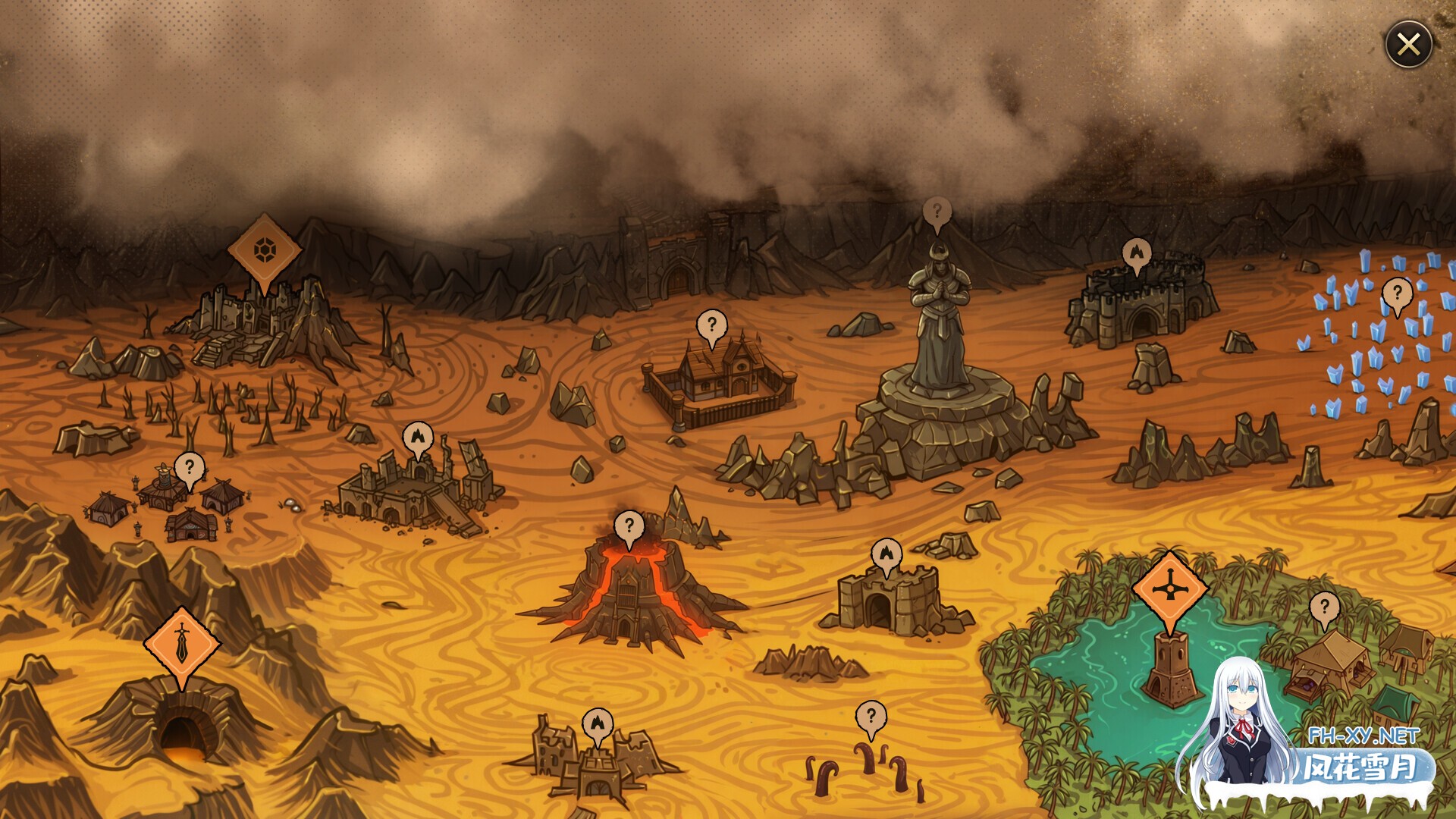This screenshot has width=1456, height=819.
Task: Open the orange cross marker above oasis tower
Action: [1169, 589]
